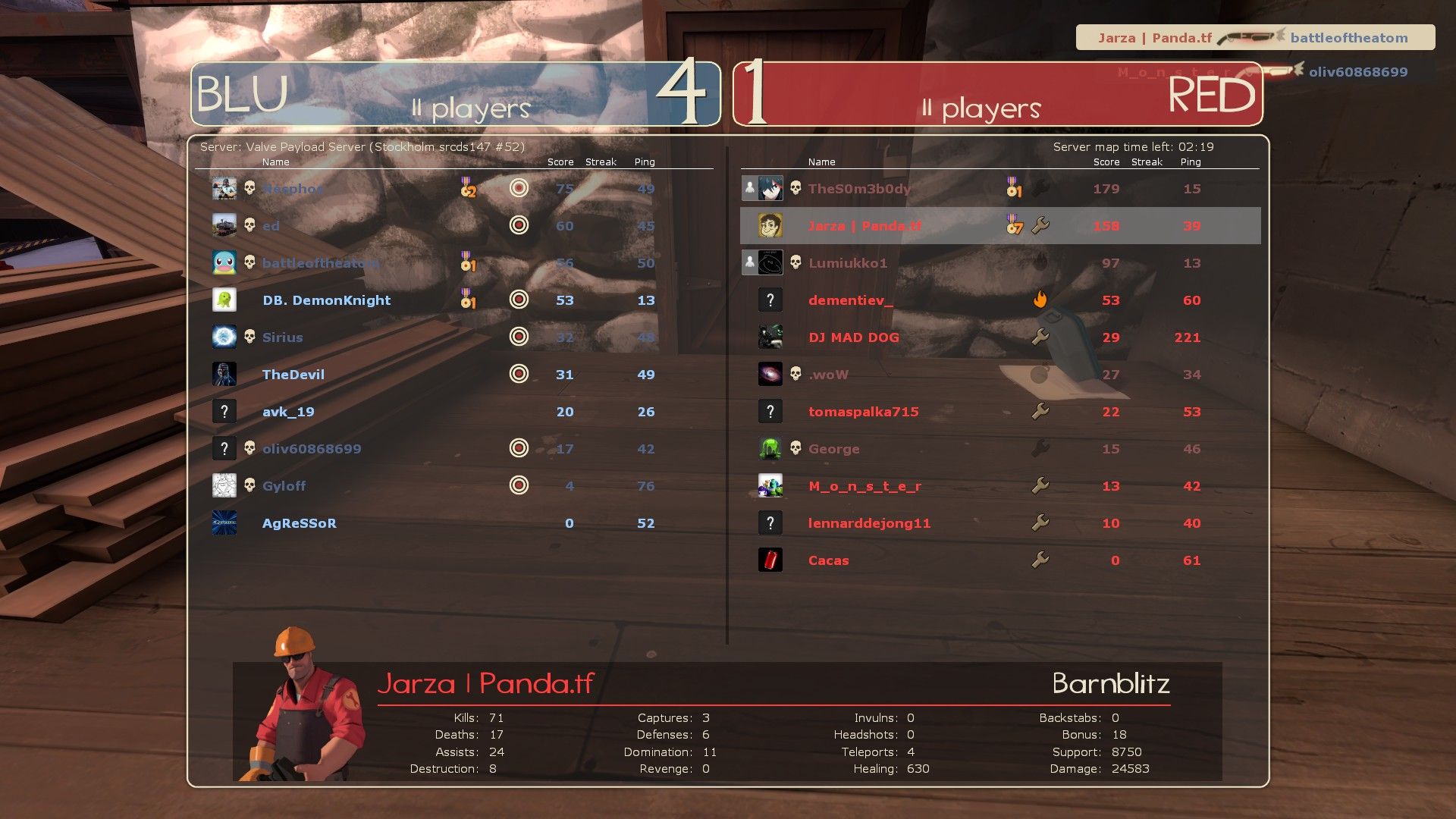Click the avatar thumbnail of George
This screenshot has width=1456, height=819.
pyautogui.click(x=770, y=448)
